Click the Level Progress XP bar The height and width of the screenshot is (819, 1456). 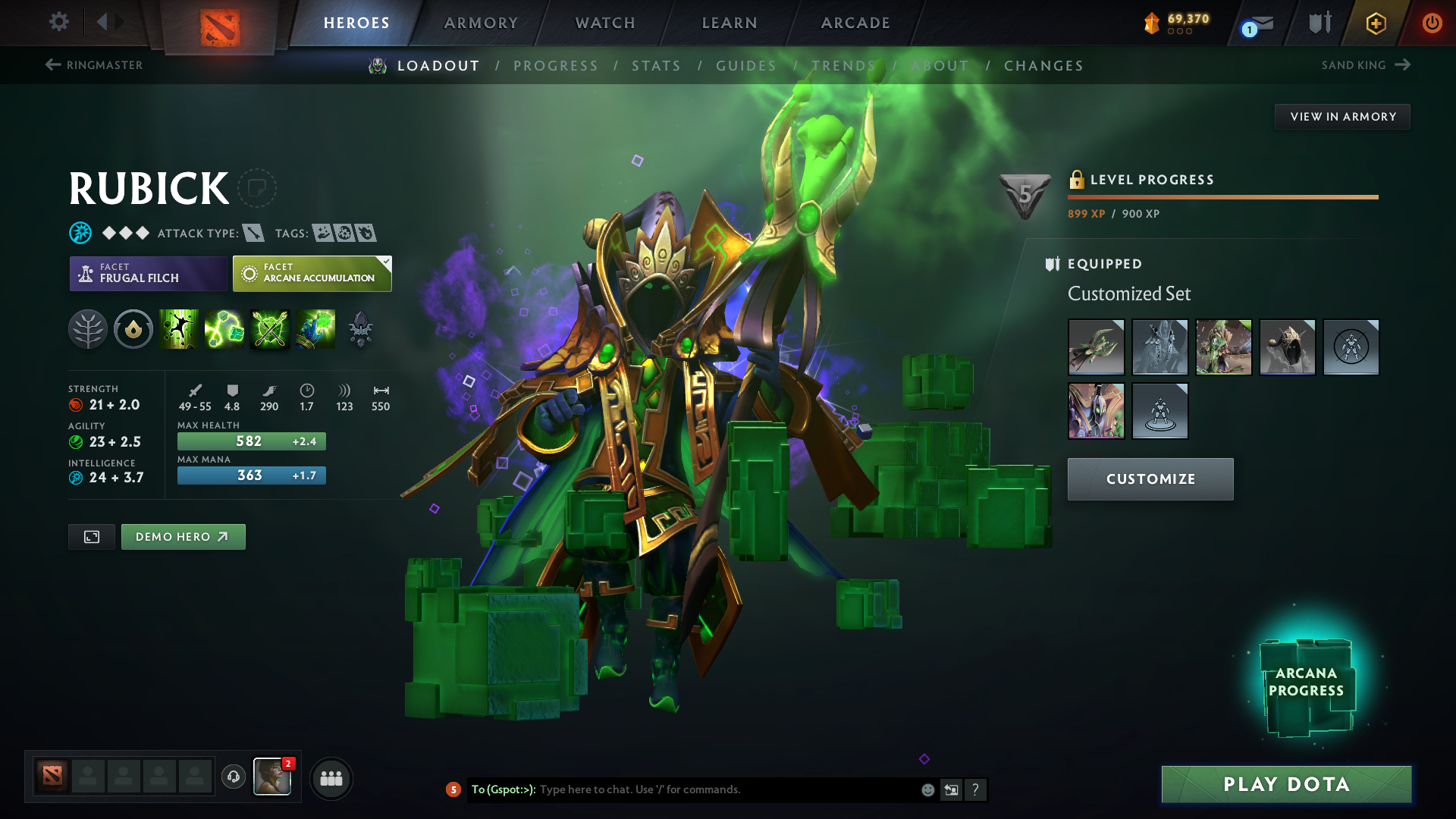coord(1222,196)
